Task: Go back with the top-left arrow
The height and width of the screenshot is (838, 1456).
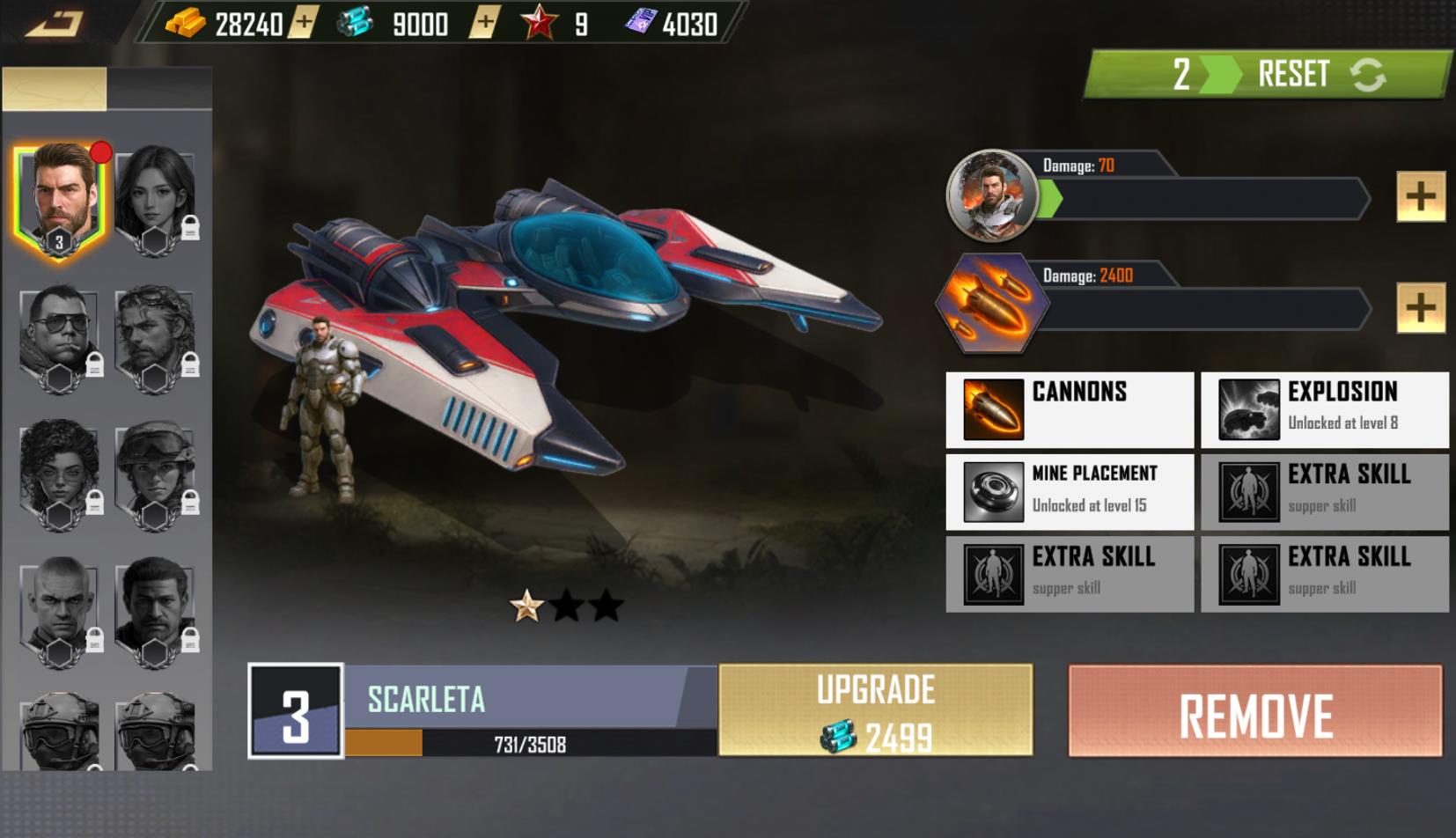Action: (x=55, y=24)
